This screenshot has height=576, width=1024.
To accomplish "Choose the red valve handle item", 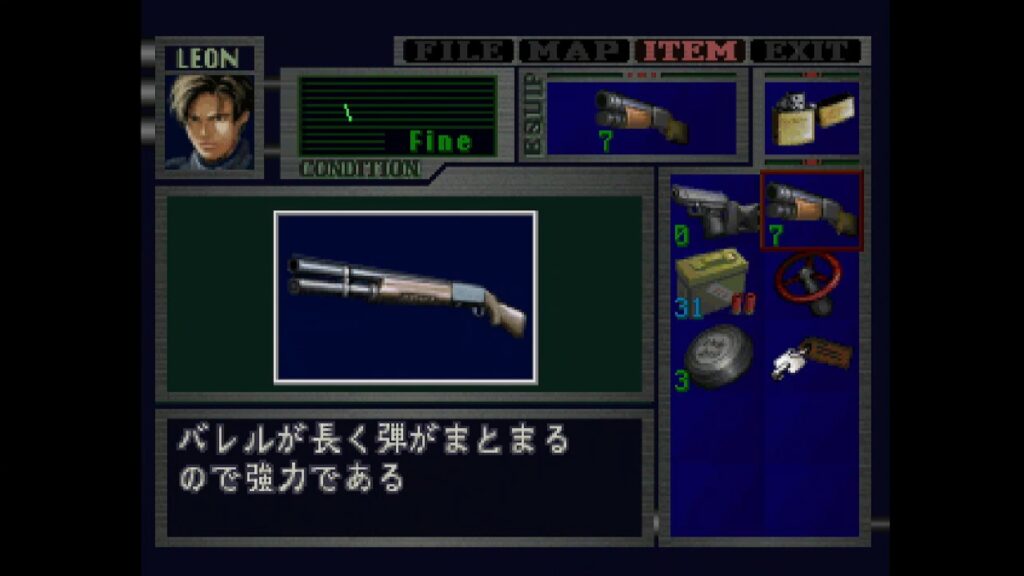I will pos(811,283).
